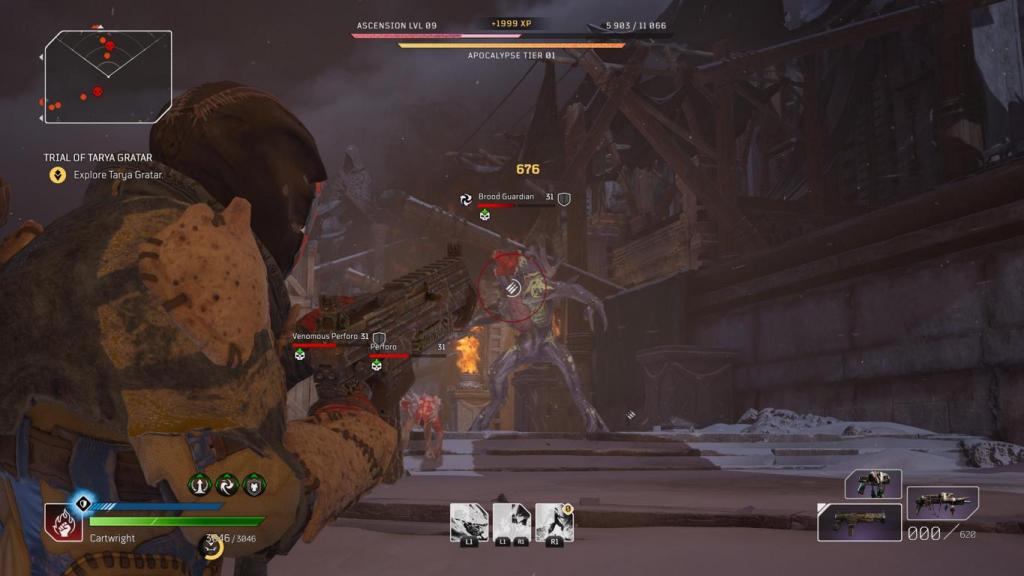Inspect the upward arrow buff icon

[x=200, y=485]
